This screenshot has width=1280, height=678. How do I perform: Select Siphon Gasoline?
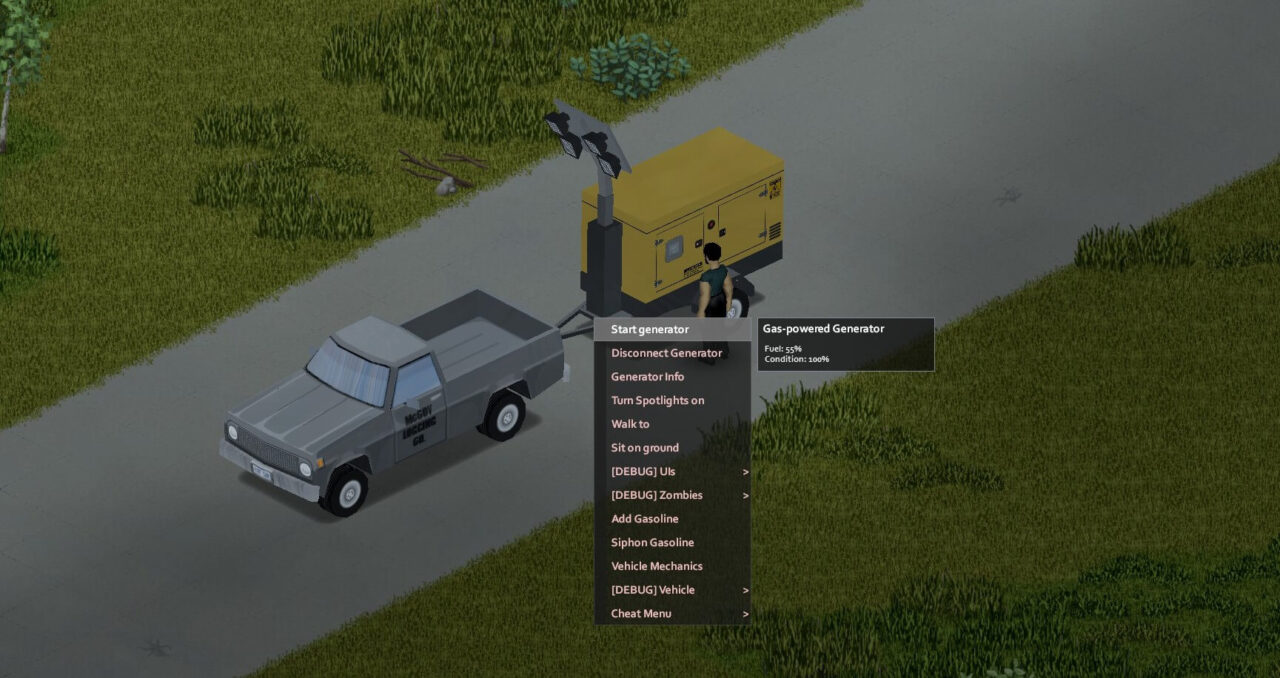(652, 542)
